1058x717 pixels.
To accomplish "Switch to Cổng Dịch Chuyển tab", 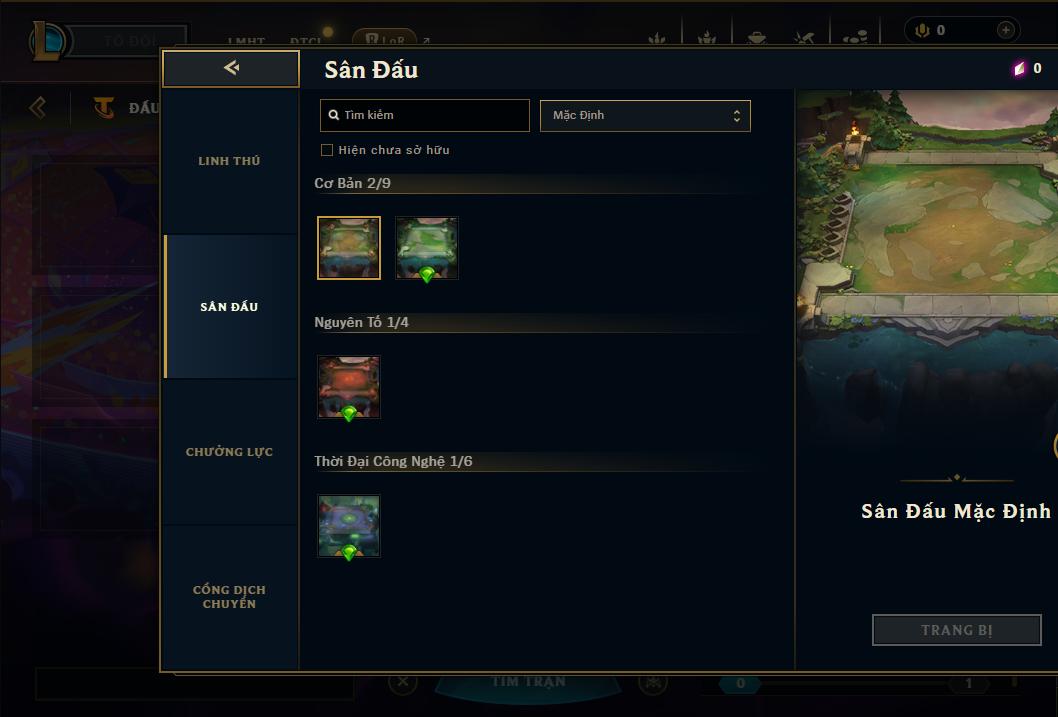I will click(x=229, y=597).
